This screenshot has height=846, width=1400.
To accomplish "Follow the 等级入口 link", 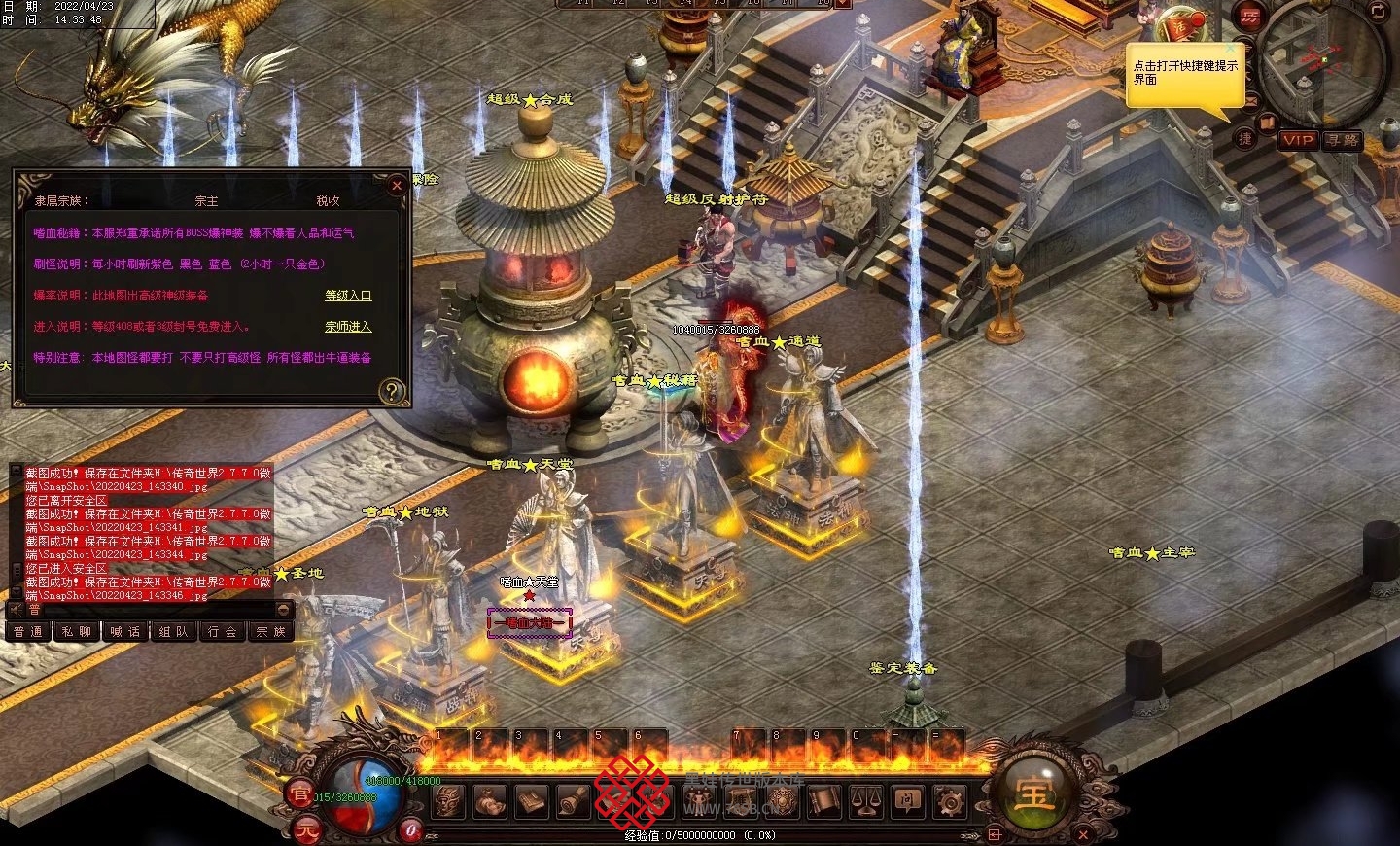I will pyautogui.click(x=348, y=295).
